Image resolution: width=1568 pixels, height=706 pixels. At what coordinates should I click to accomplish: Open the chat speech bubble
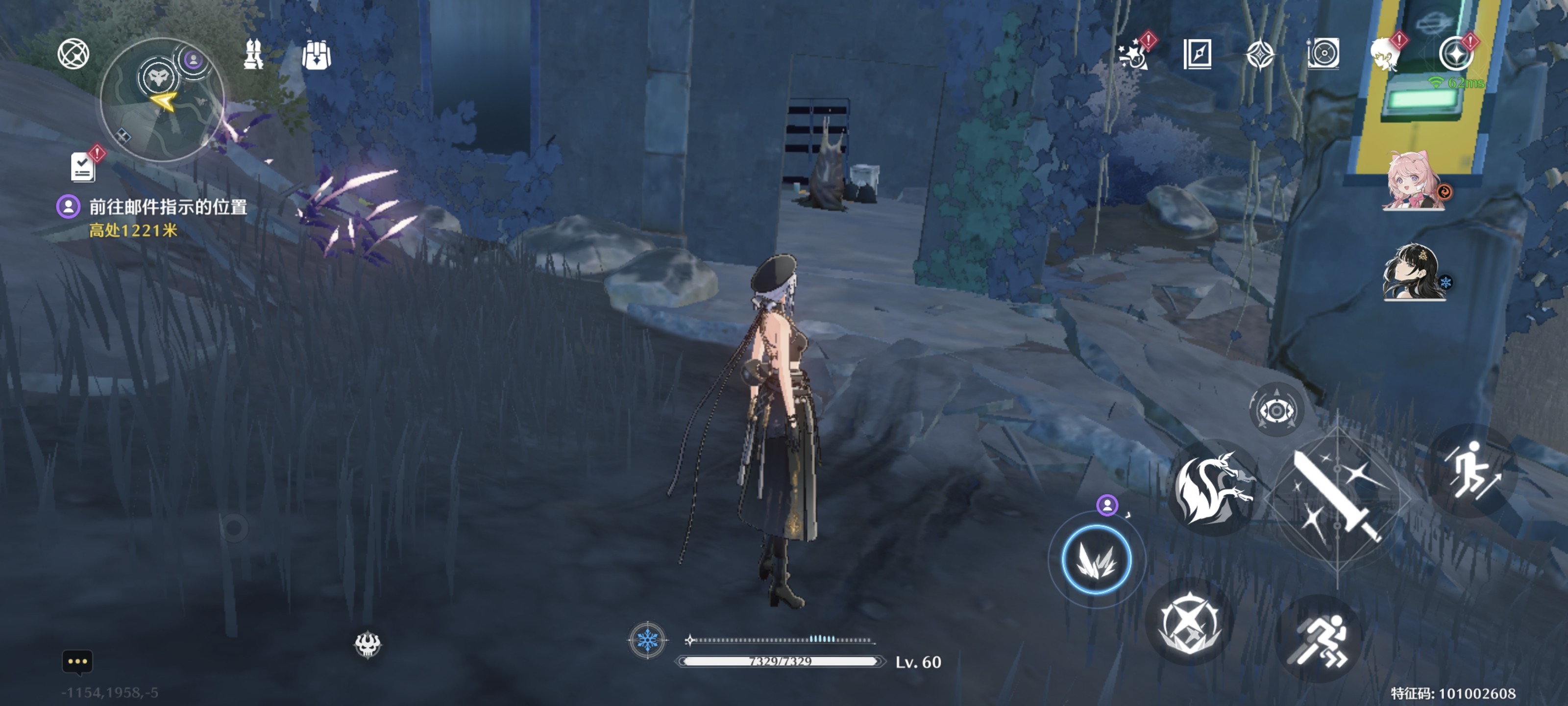click(x=77, y=661)
